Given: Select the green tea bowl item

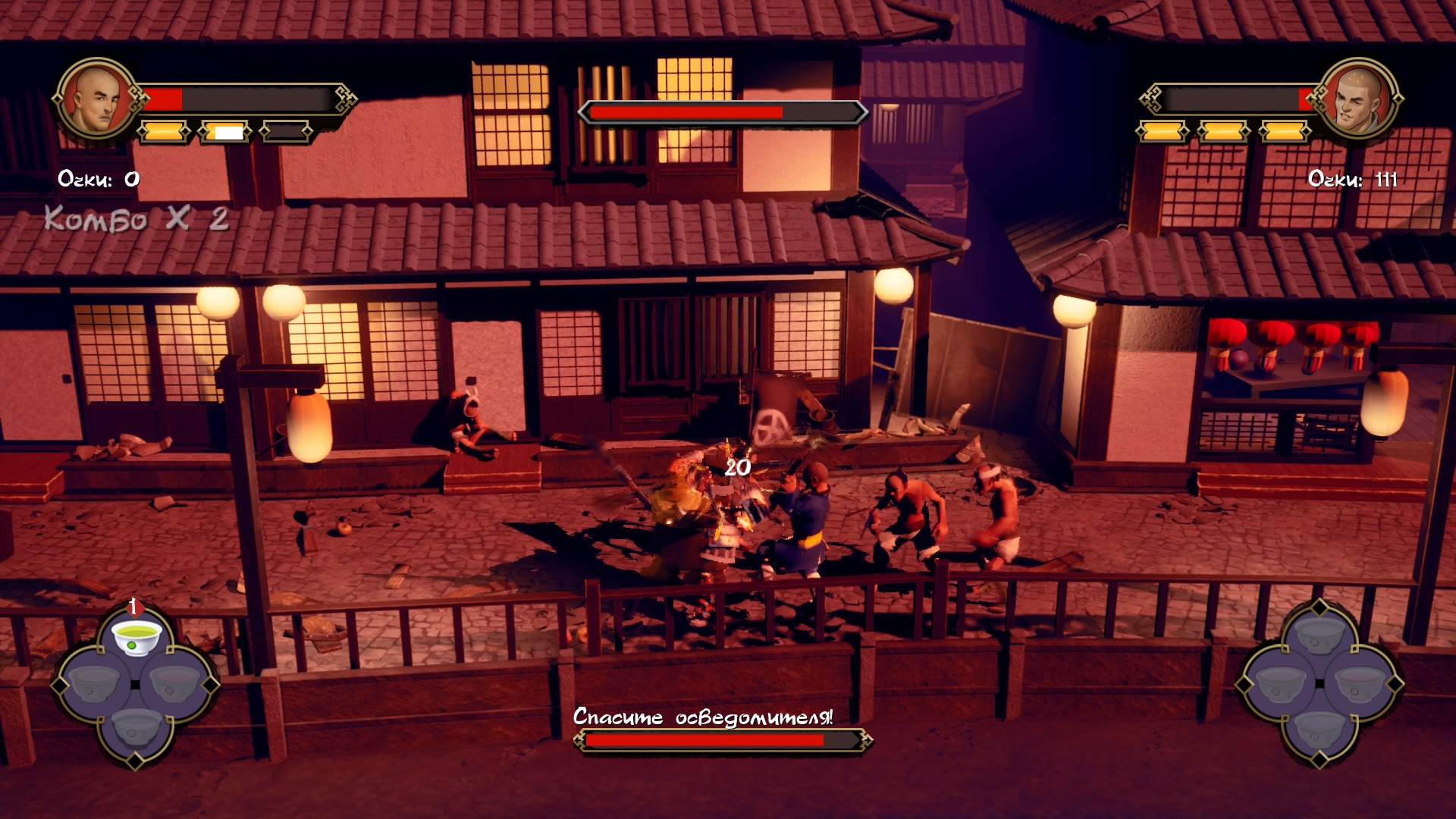Looking at the screenshot, I should point(136,636).
